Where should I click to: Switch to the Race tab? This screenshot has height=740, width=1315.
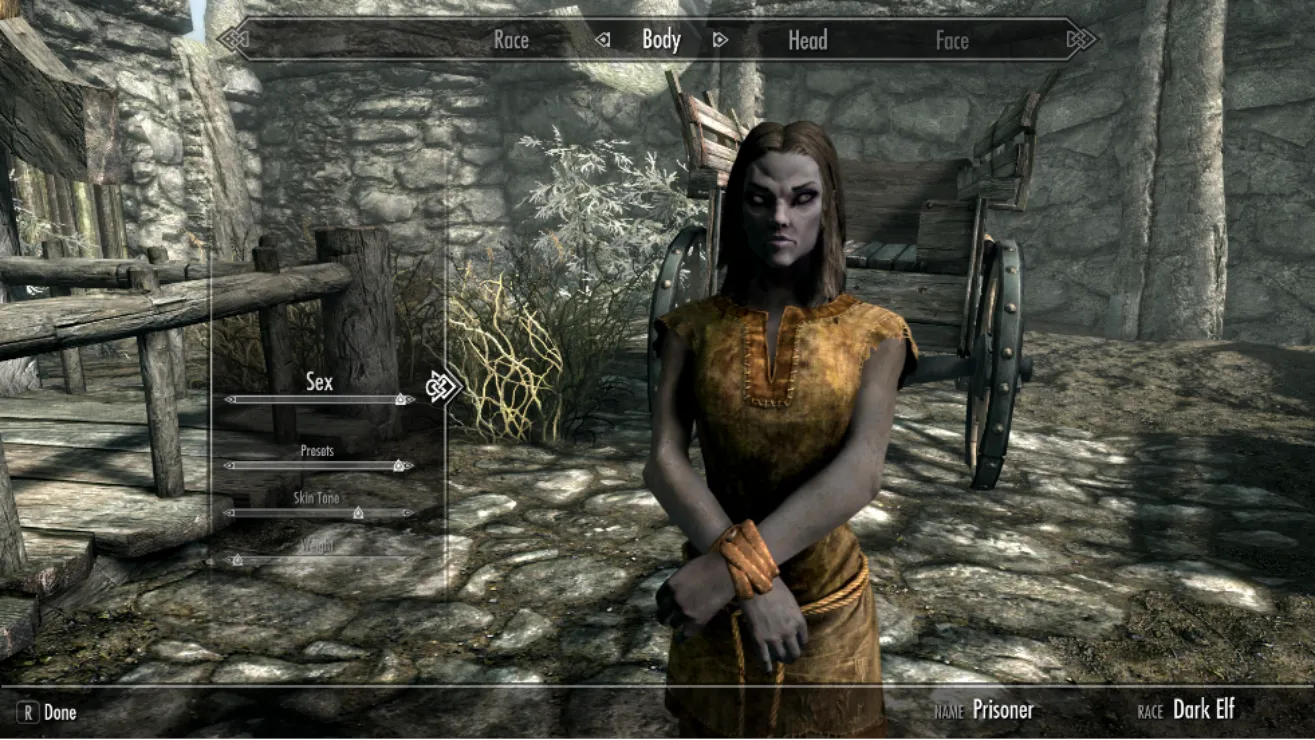click(511, 41)
